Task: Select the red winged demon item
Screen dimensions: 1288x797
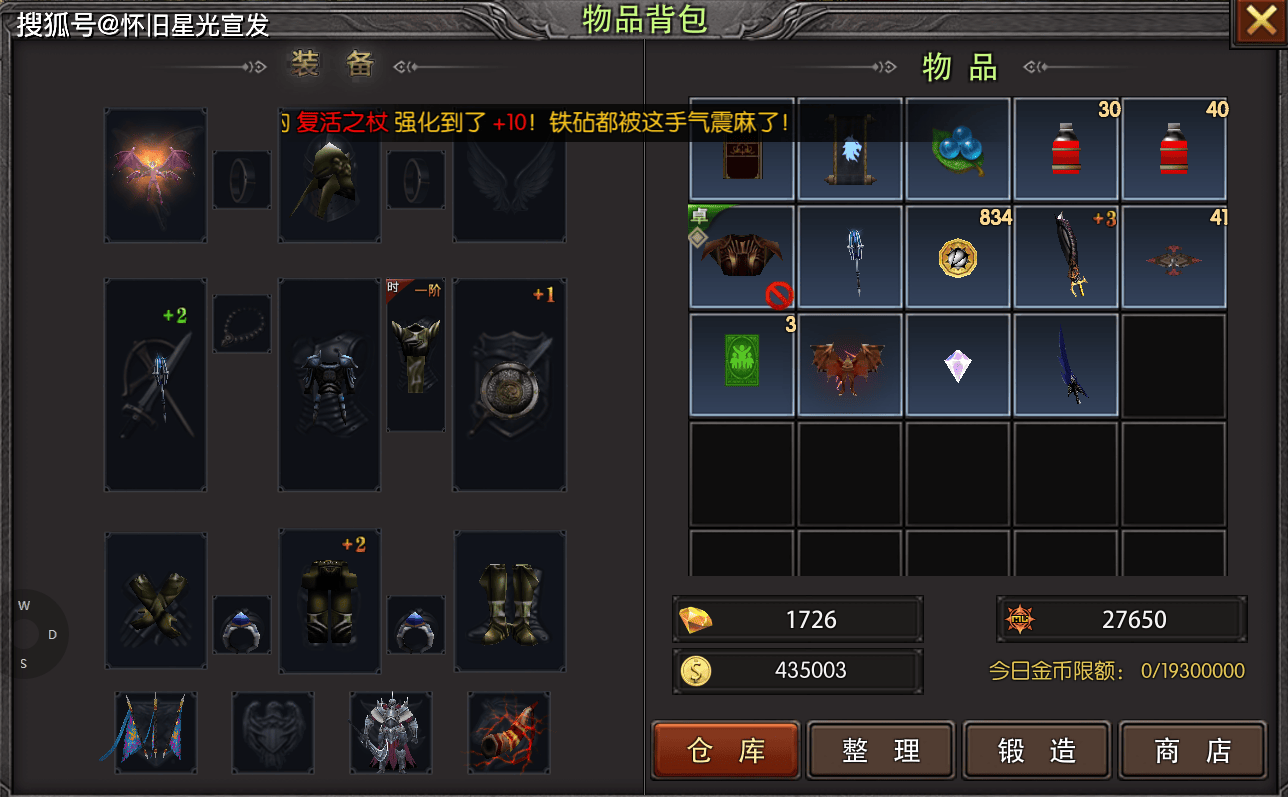Action: (x=849, y=365)
